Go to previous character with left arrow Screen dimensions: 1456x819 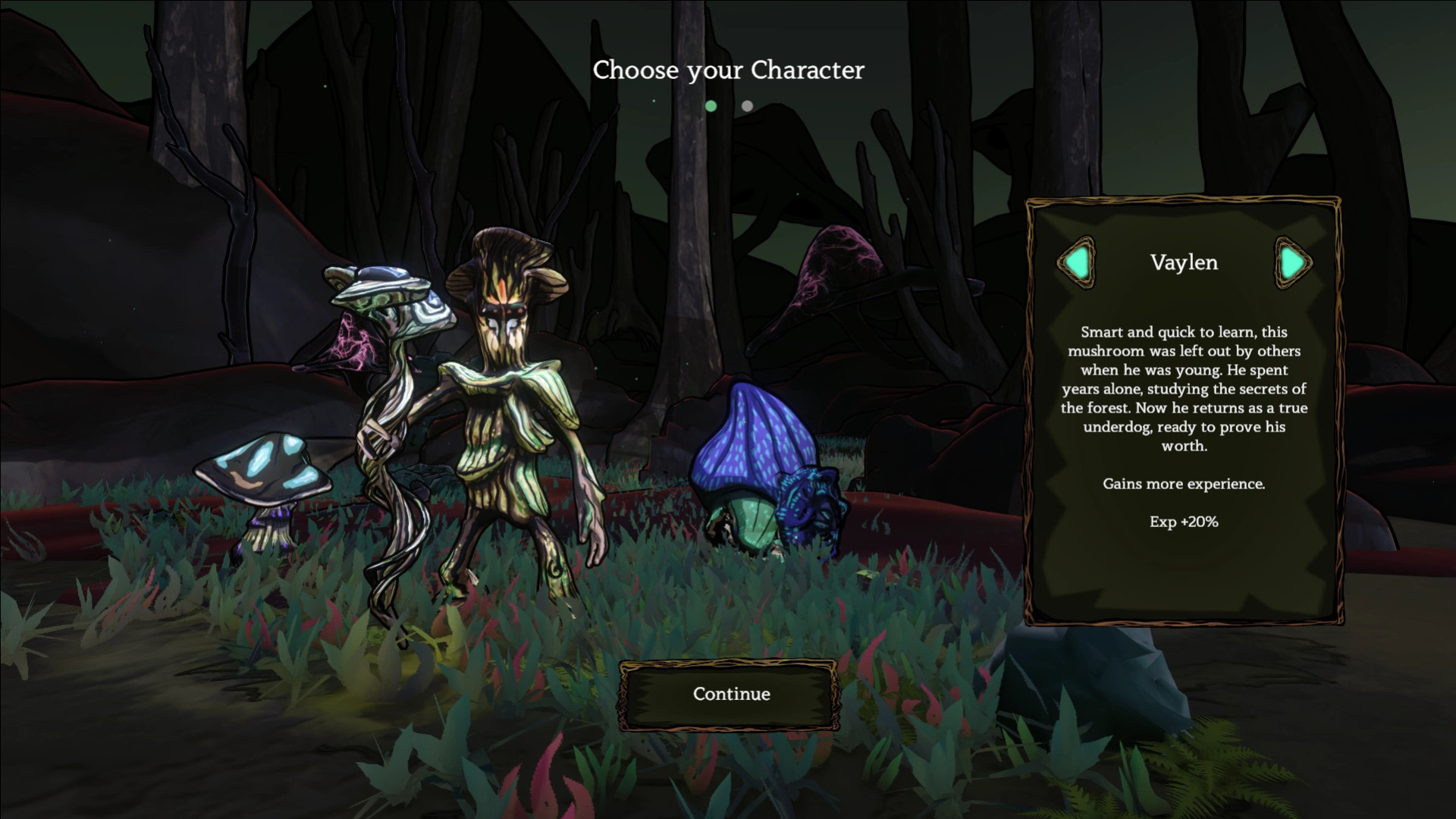pyautogui.click(x=1077, y=263)
